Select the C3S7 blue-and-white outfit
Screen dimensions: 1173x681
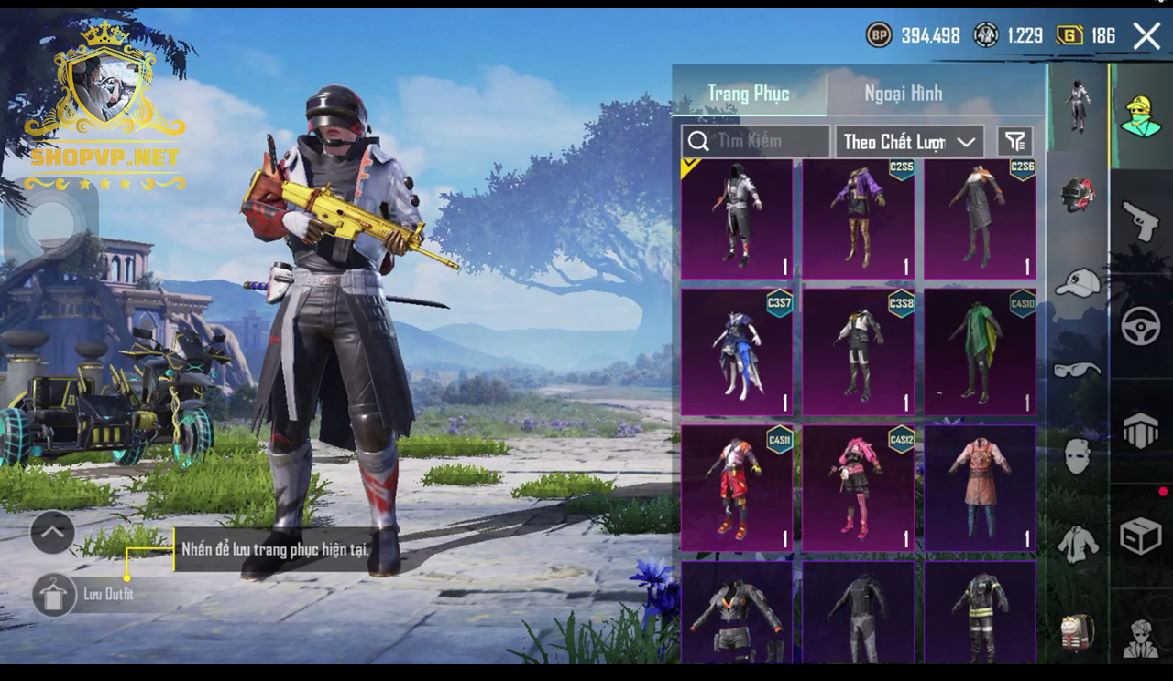736,352
